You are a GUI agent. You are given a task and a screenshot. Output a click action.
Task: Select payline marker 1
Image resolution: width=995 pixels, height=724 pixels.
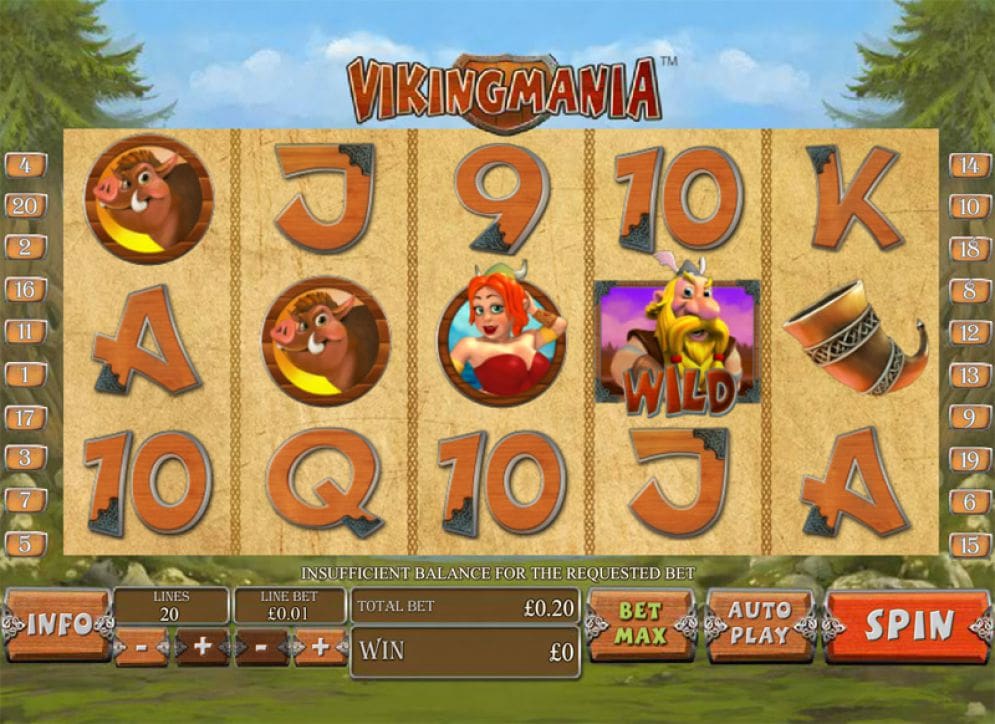coord(25,375)
